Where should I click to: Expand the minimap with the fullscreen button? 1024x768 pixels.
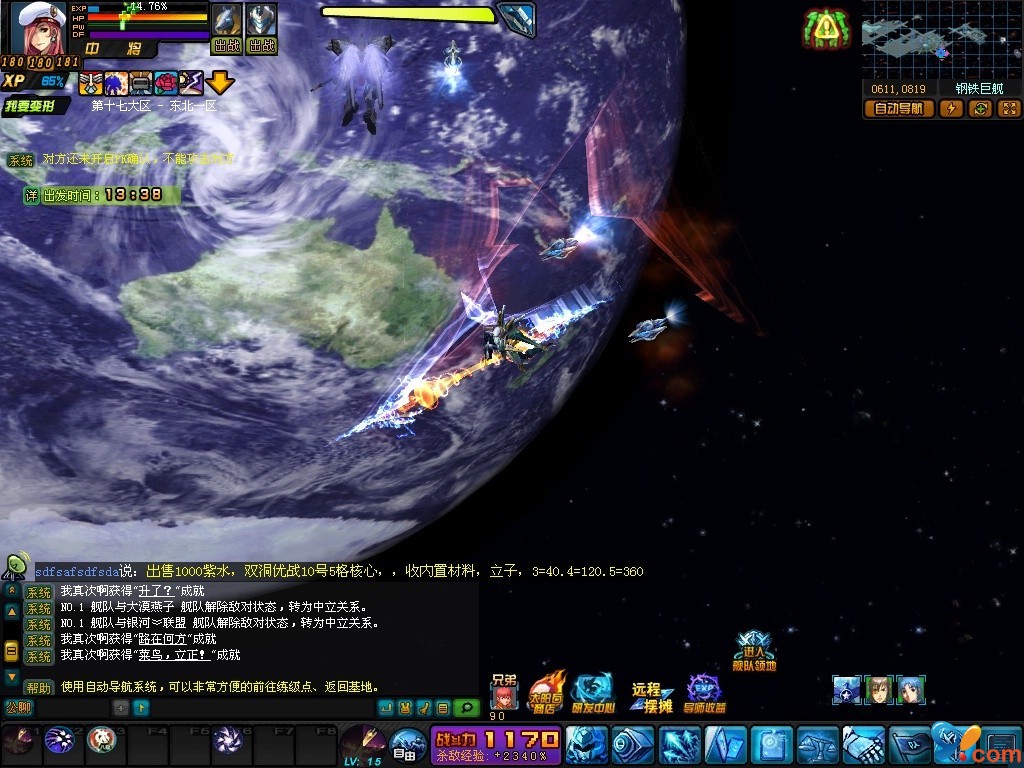tap(1008, 109)
